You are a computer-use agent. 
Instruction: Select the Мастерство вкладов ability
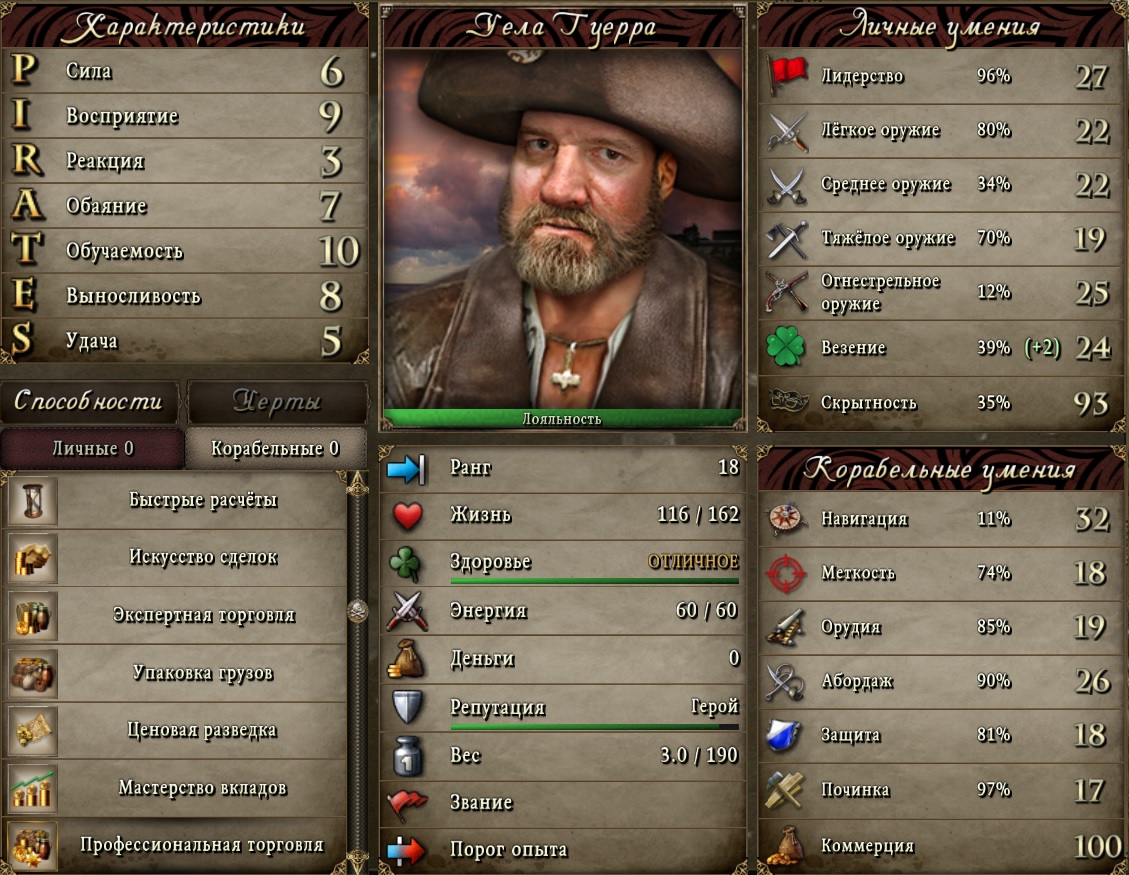click(x=203, y=788)
